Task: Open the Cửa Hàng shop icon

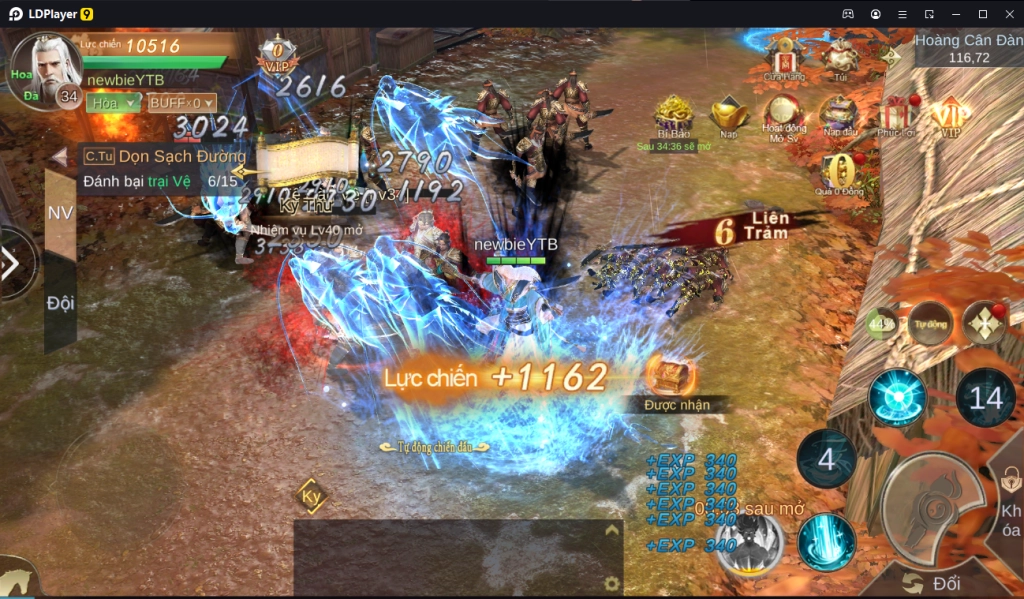Action: coord(785,55)
